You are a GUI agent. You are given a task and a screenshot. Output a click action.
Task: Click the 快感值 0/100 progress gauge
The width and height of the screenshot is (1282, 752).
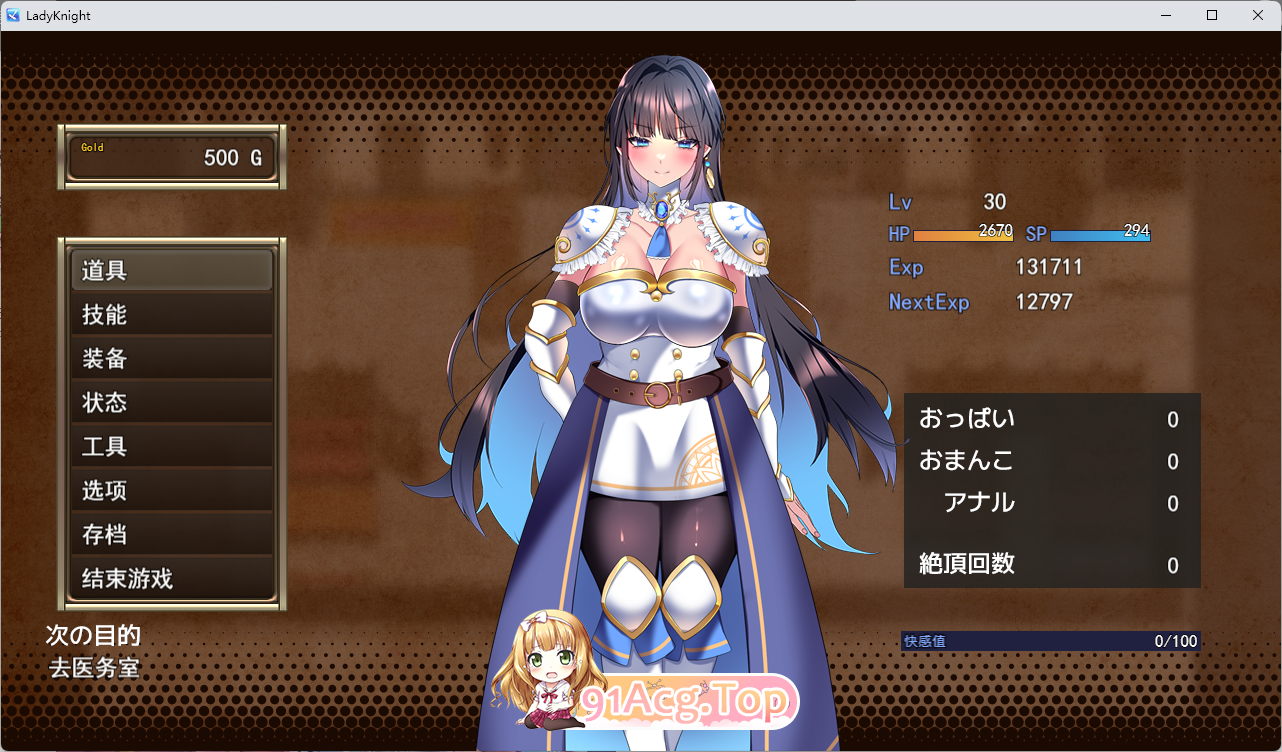1050,640
